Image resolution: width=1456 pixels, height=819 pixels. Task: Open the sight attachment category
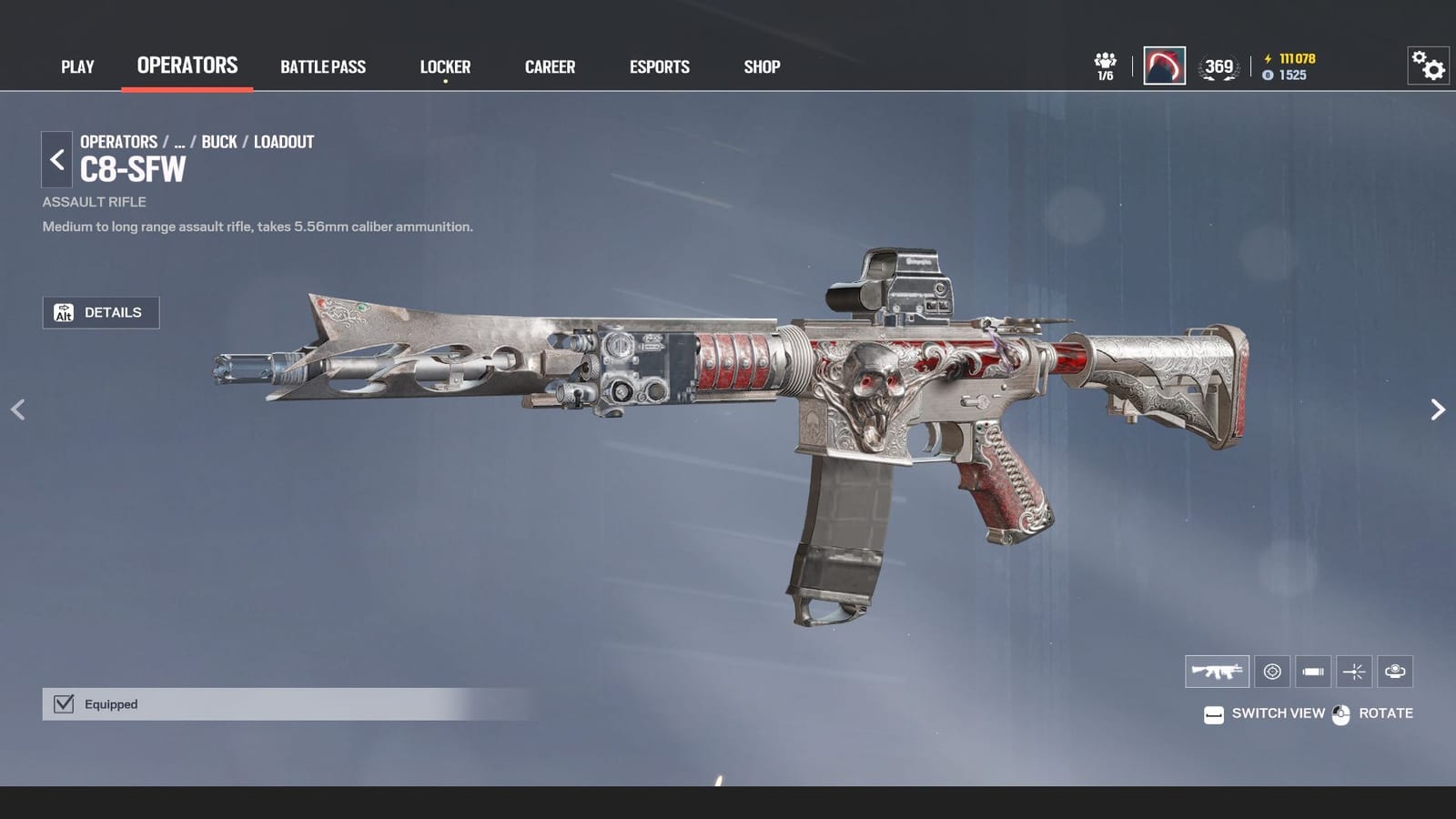pos(1272,672)
